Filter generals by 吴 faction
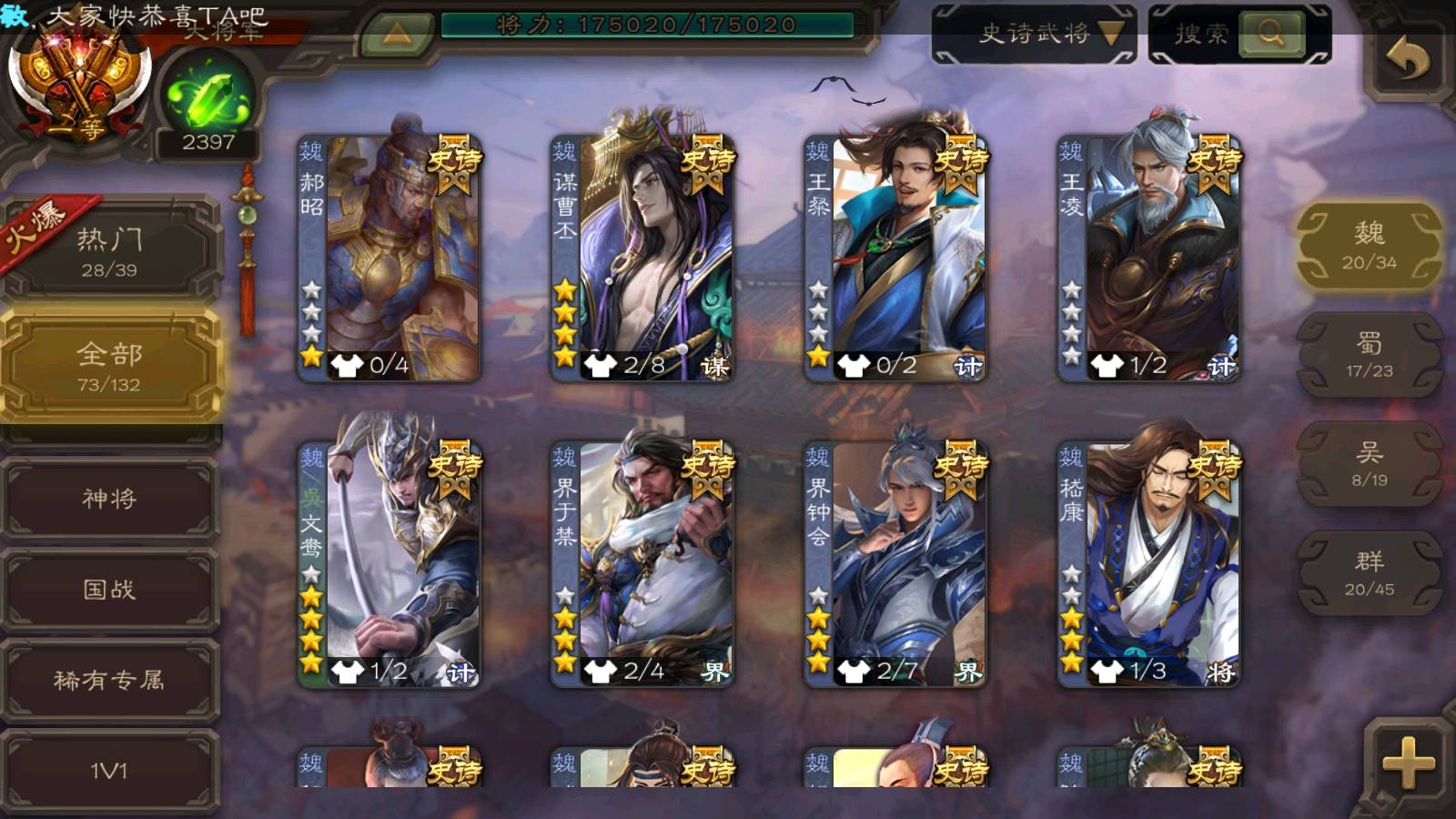 click(x=1369, y=464)
